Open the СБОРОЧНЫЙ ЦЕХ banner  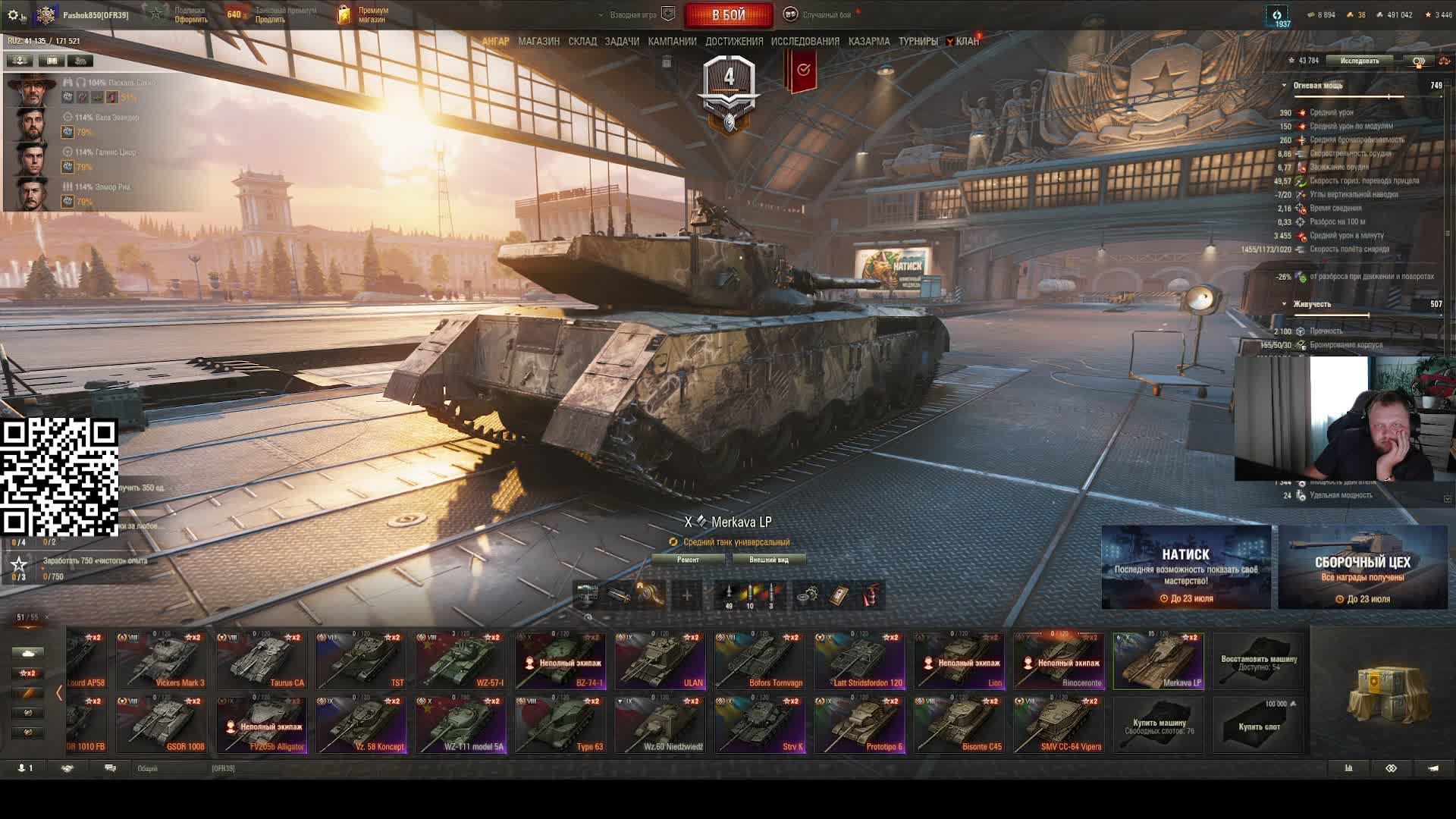tap(1363, 567)
